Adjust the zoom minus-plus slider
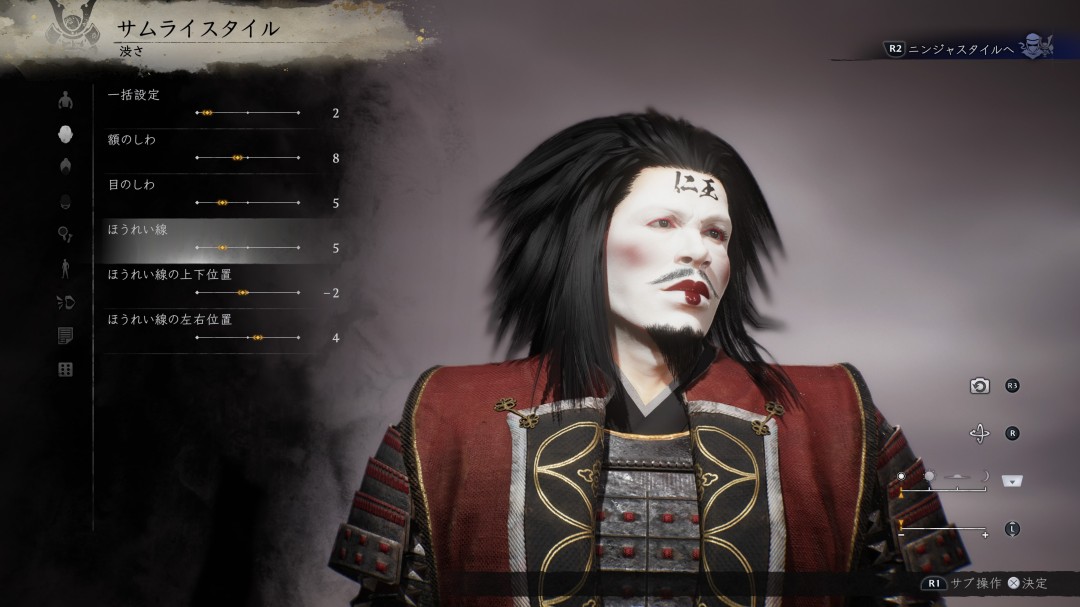 (944, 529)
